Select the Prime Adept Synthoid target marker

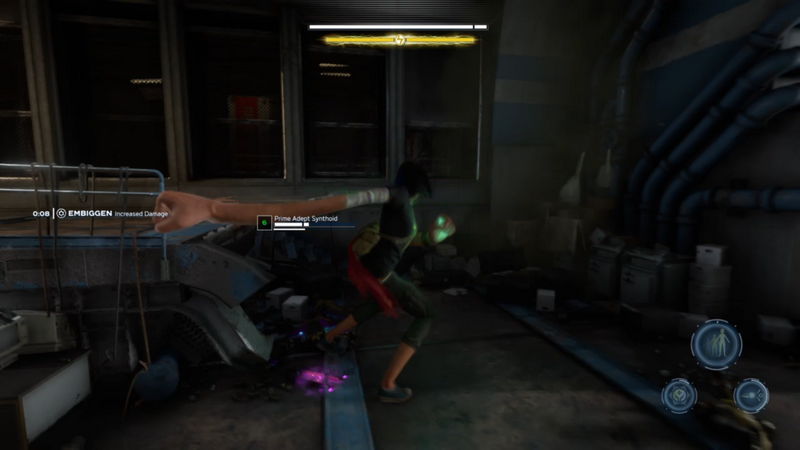[x=264, y=222]
